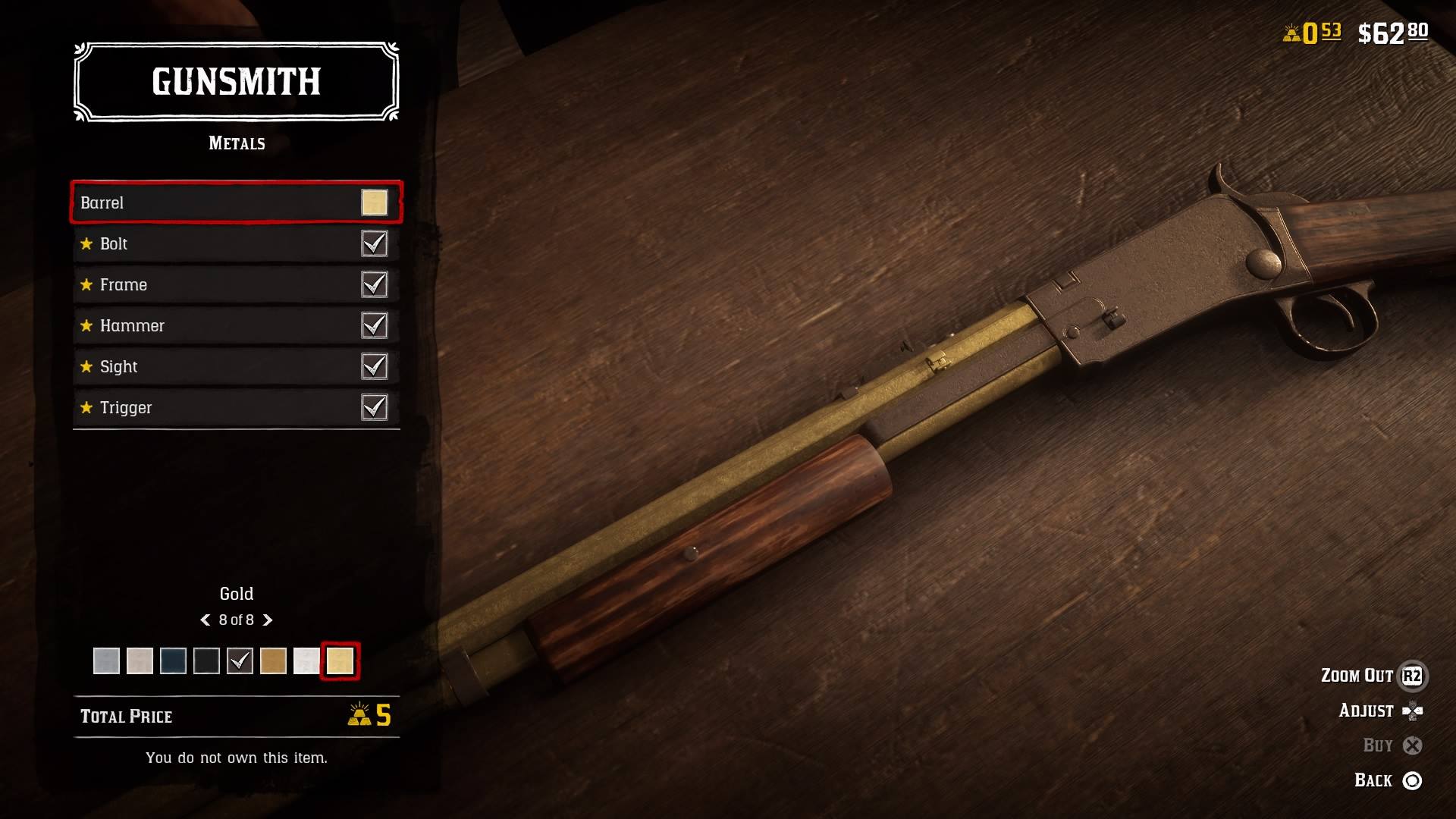Advance metal choice with right arrow
Screen dimensions: 1456x819
pos(268,620)
